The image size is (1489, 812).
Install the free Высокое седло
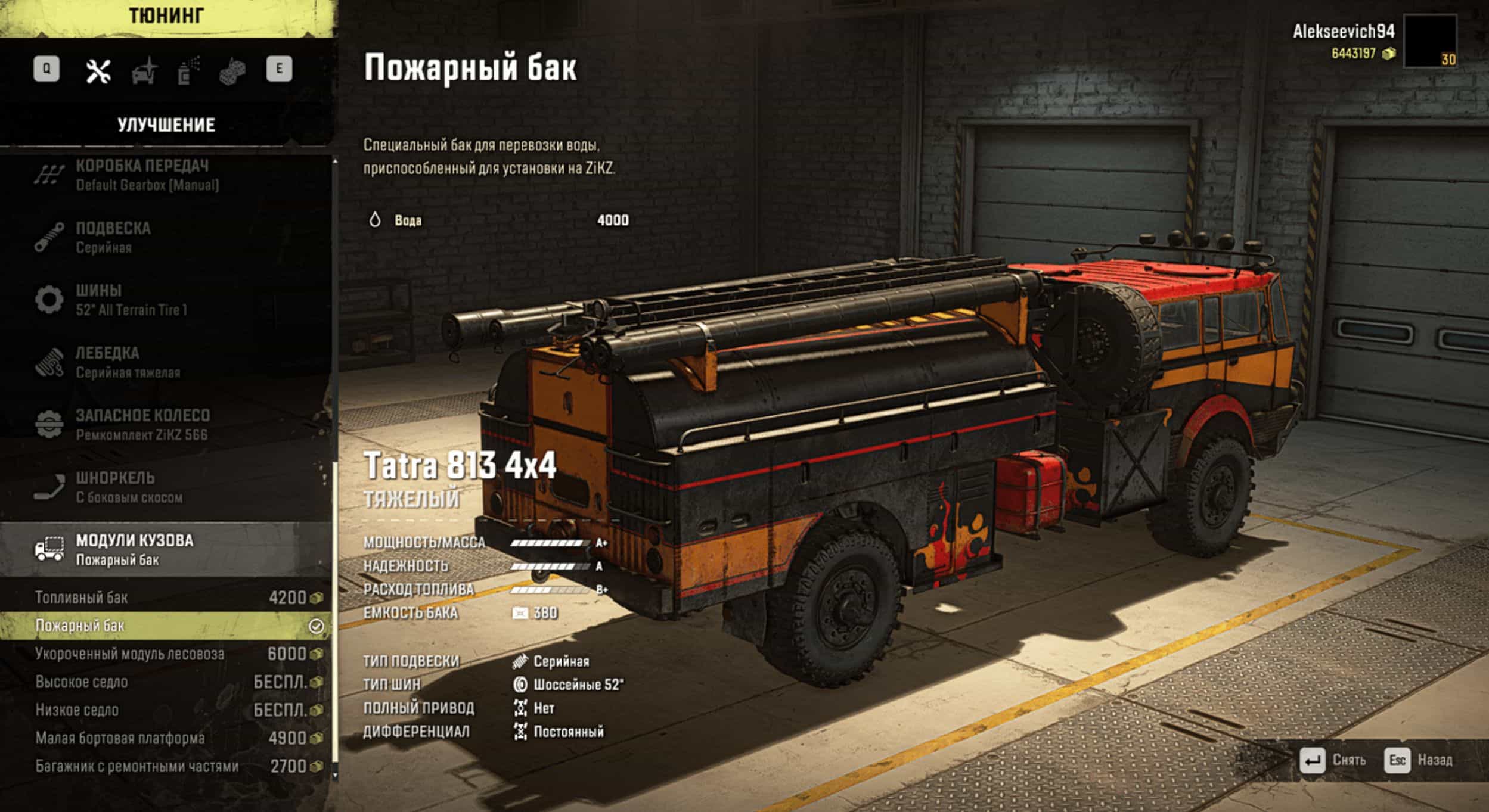[166, 682]
